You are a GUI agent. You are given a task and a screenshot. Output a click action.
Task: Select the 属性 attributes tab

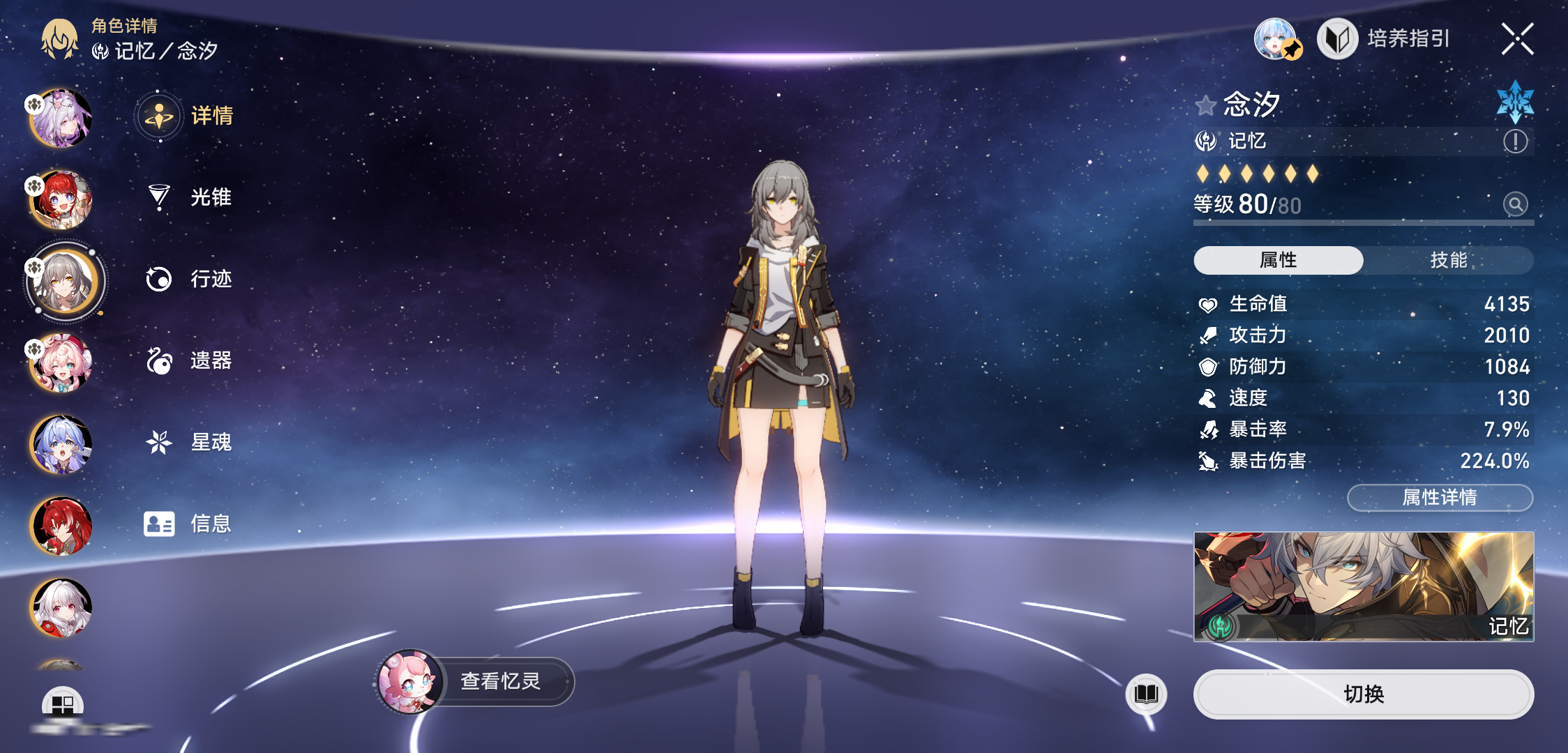(x=1278, y=260)
